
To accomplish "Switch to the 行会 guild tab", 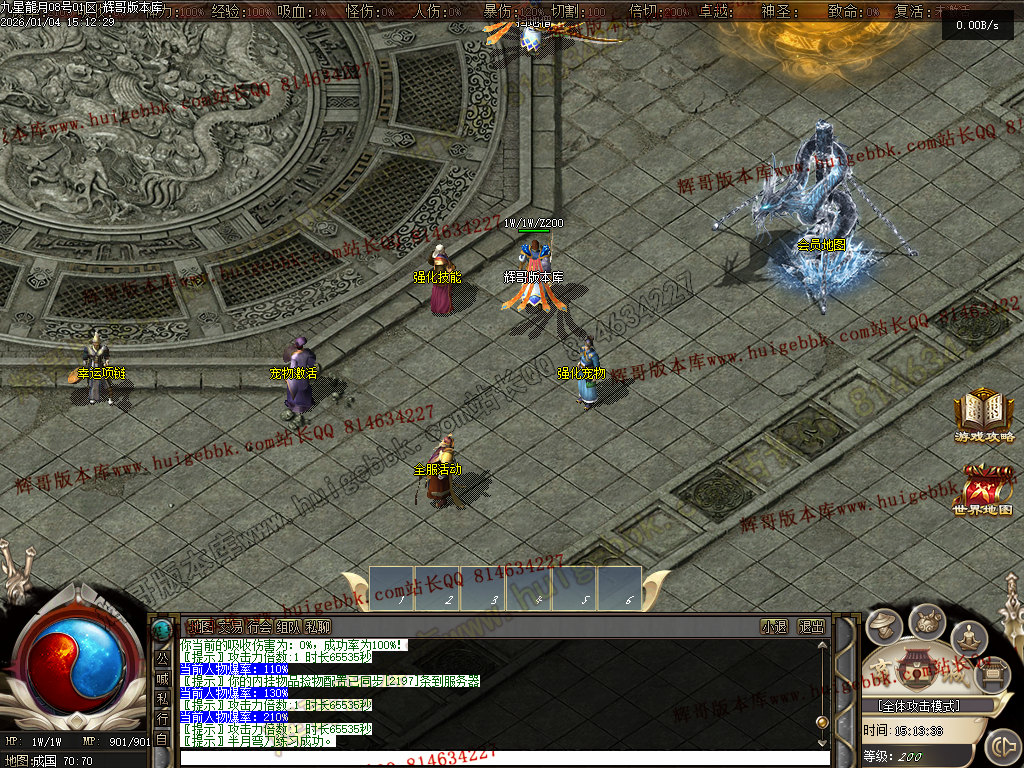I will 259,627.
